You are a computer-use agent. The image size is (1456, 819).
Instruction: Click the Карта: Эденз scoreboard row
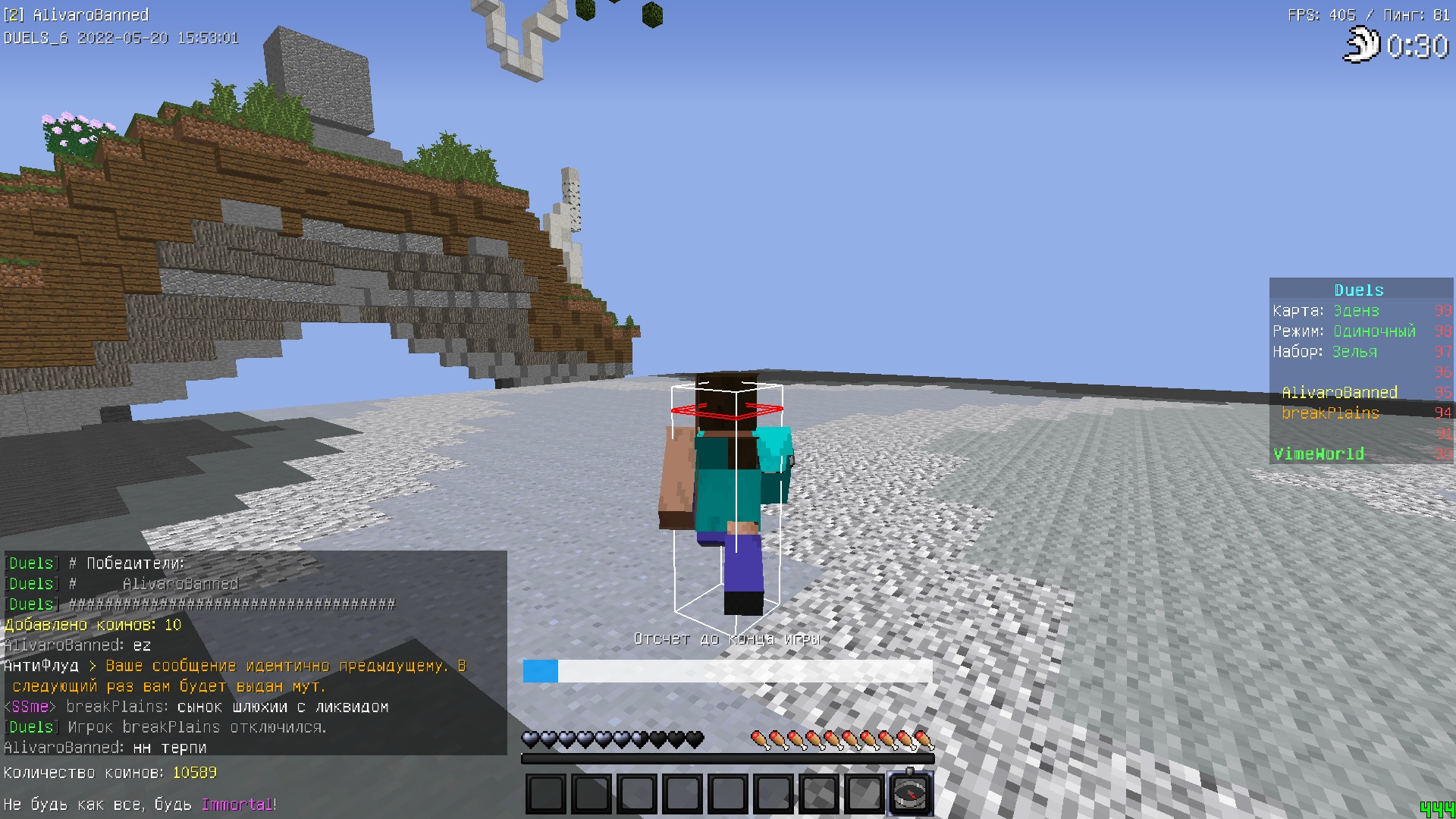[x=1326, y=311]
